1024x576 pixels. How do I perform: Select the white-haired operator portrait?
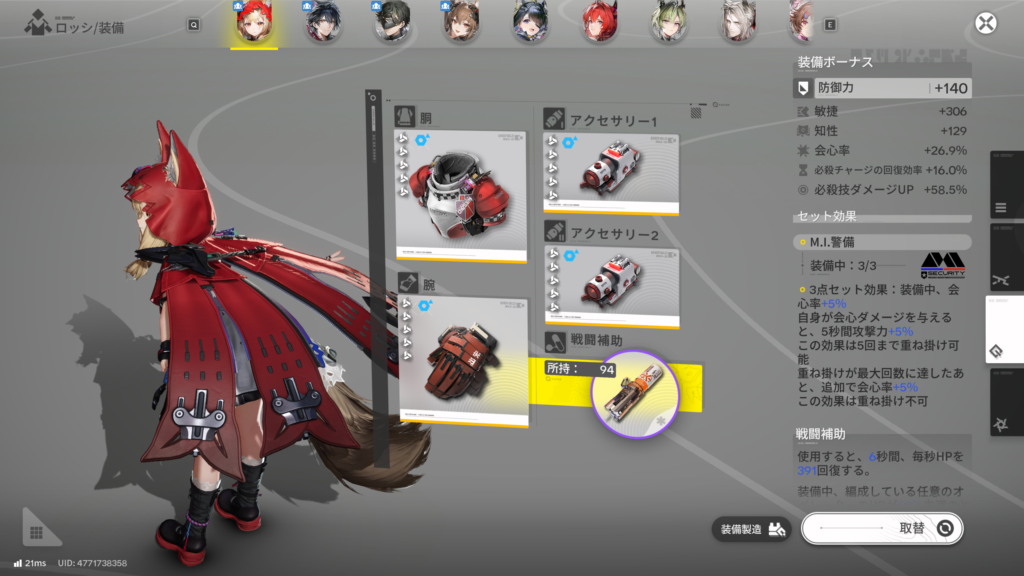738,22
